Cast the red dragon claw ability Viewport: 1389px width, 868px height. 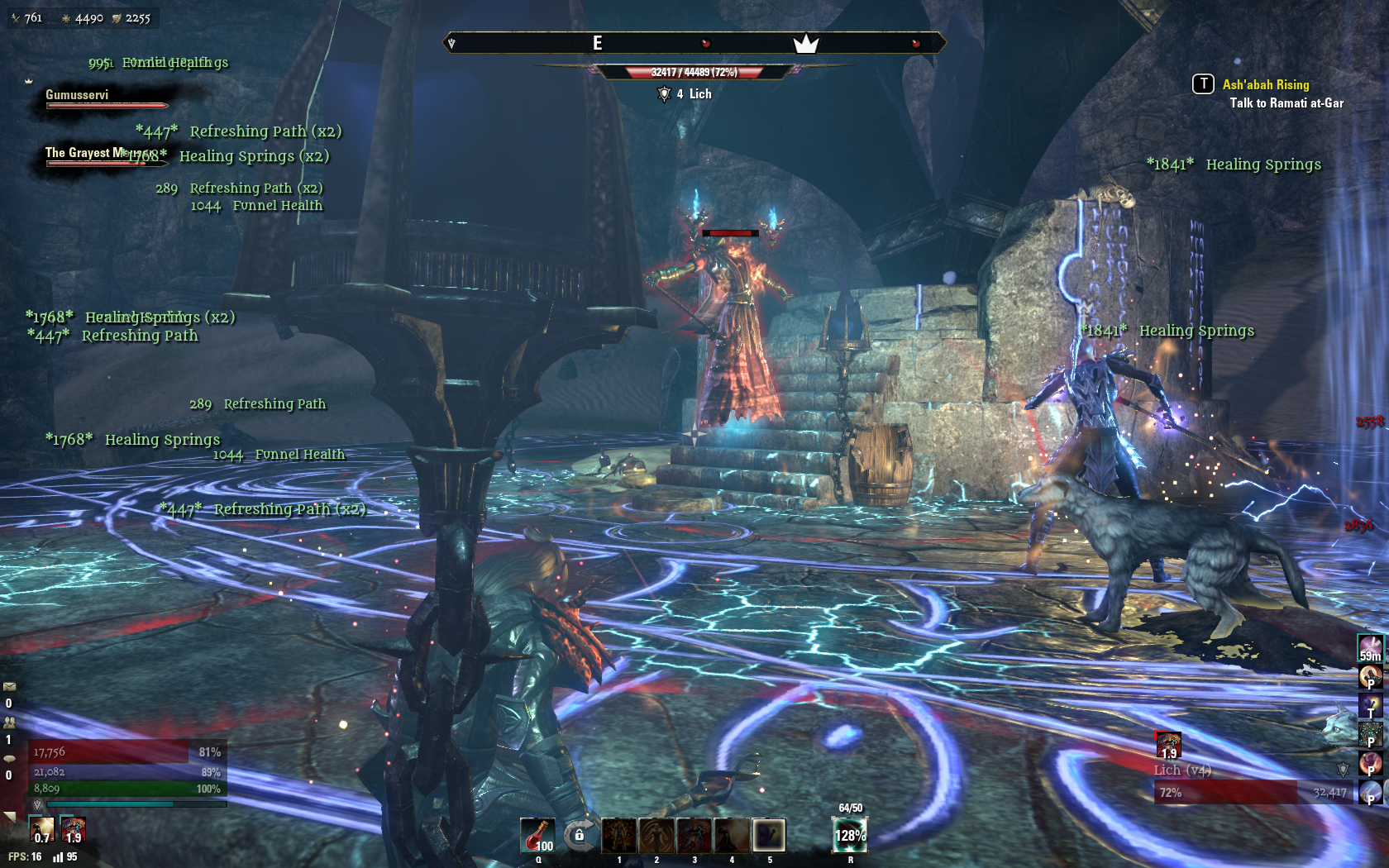point(694,835)
